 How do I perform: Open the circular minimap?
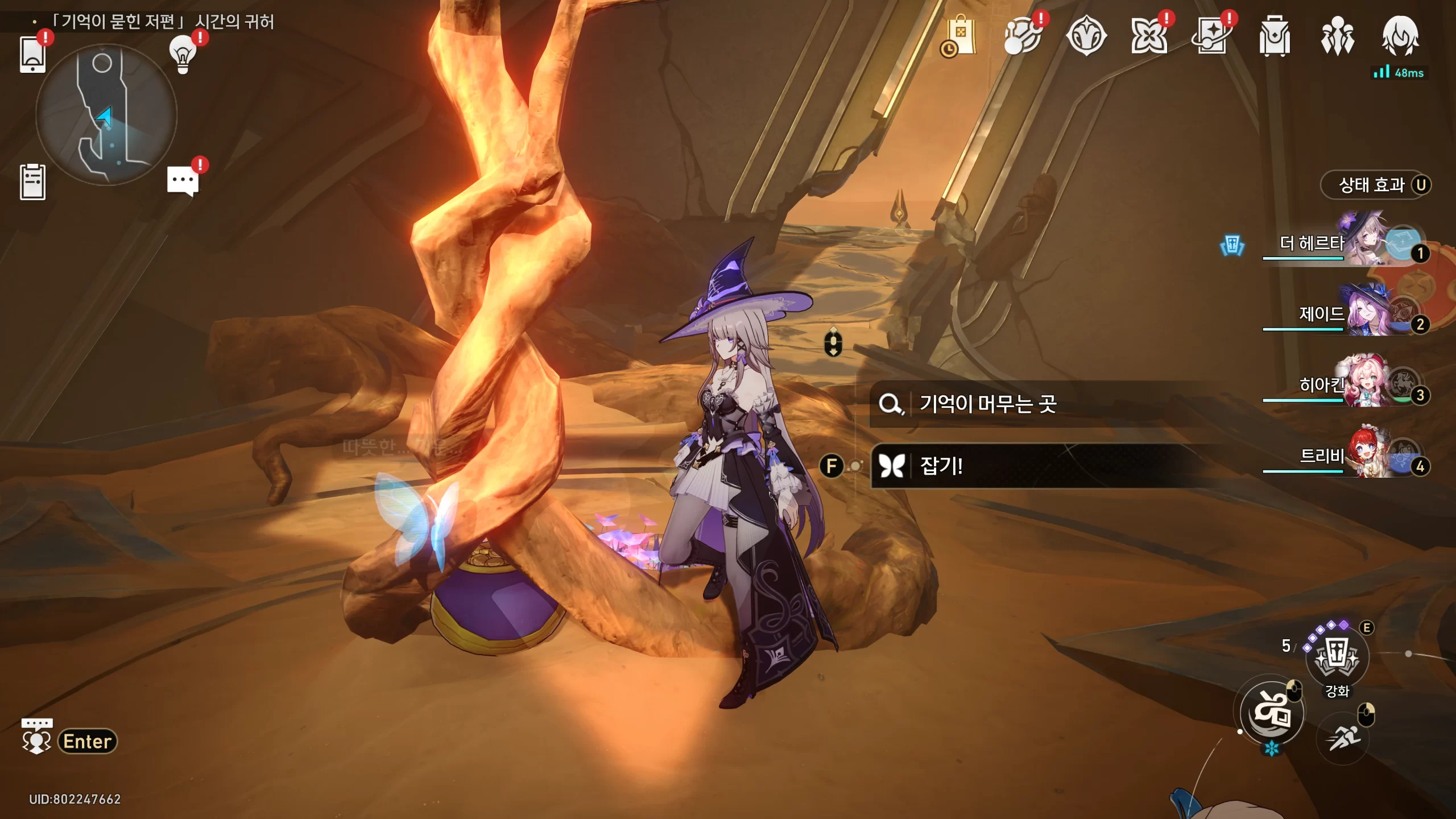106,115
